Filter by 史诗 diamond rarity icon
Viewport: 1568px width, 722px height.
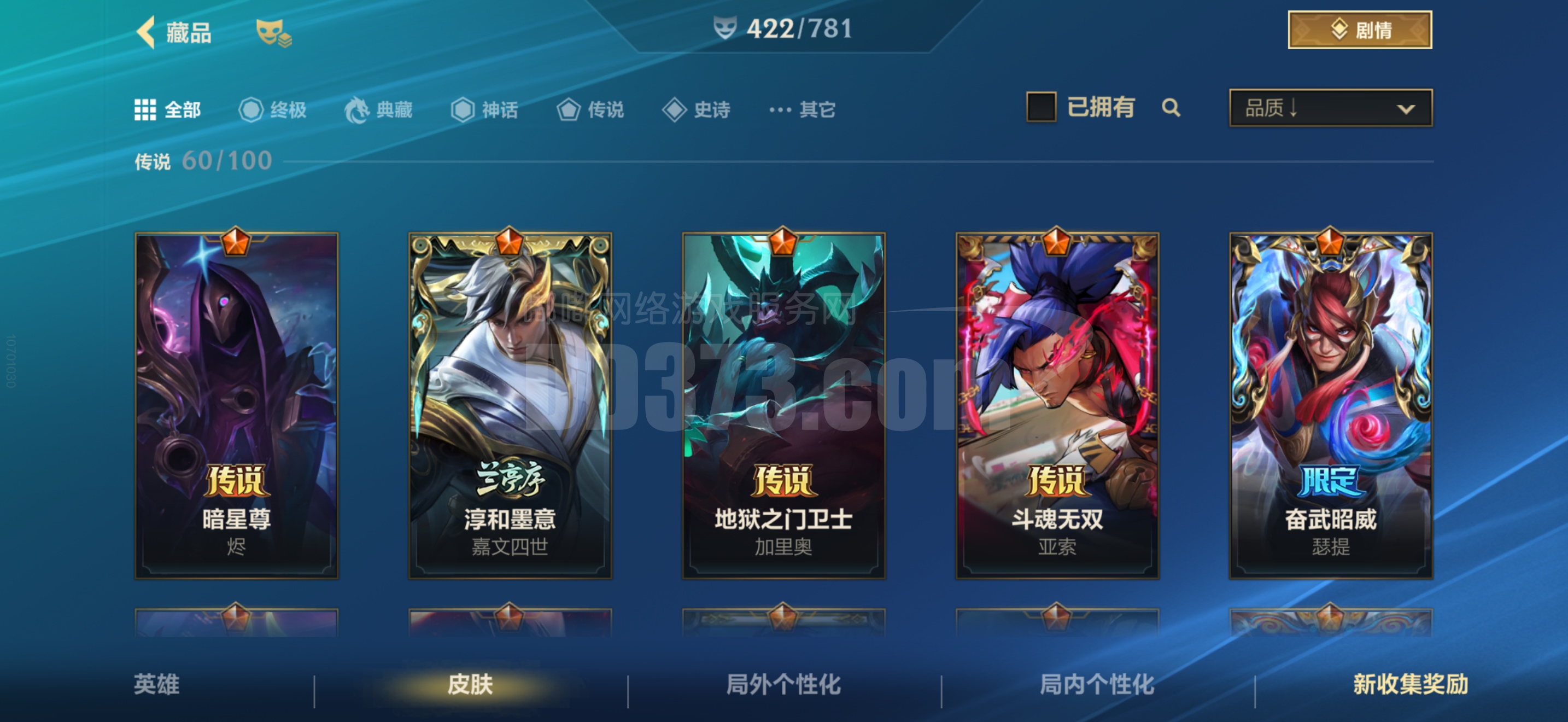[x=675, y=109]
